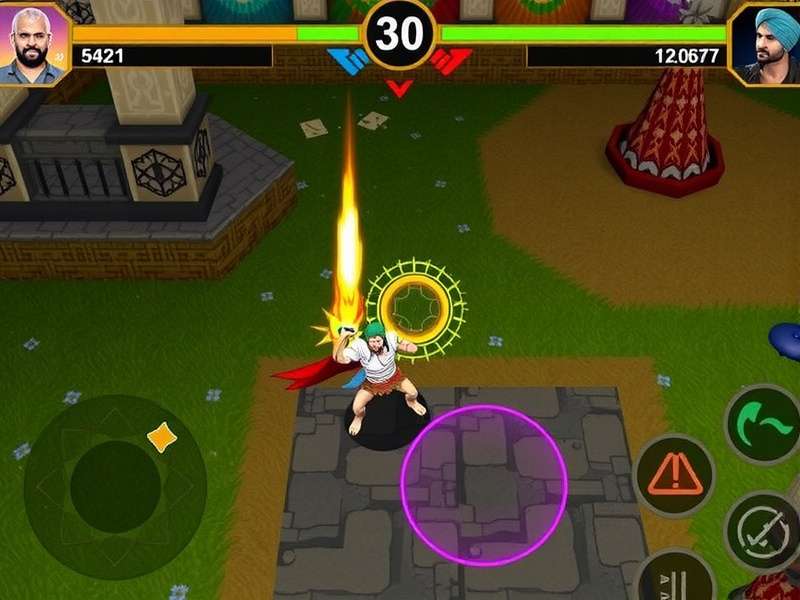Viewport: 800px width, 600px height.
Task: Tap the orange warning triangle button
Action: coord(674,475)
